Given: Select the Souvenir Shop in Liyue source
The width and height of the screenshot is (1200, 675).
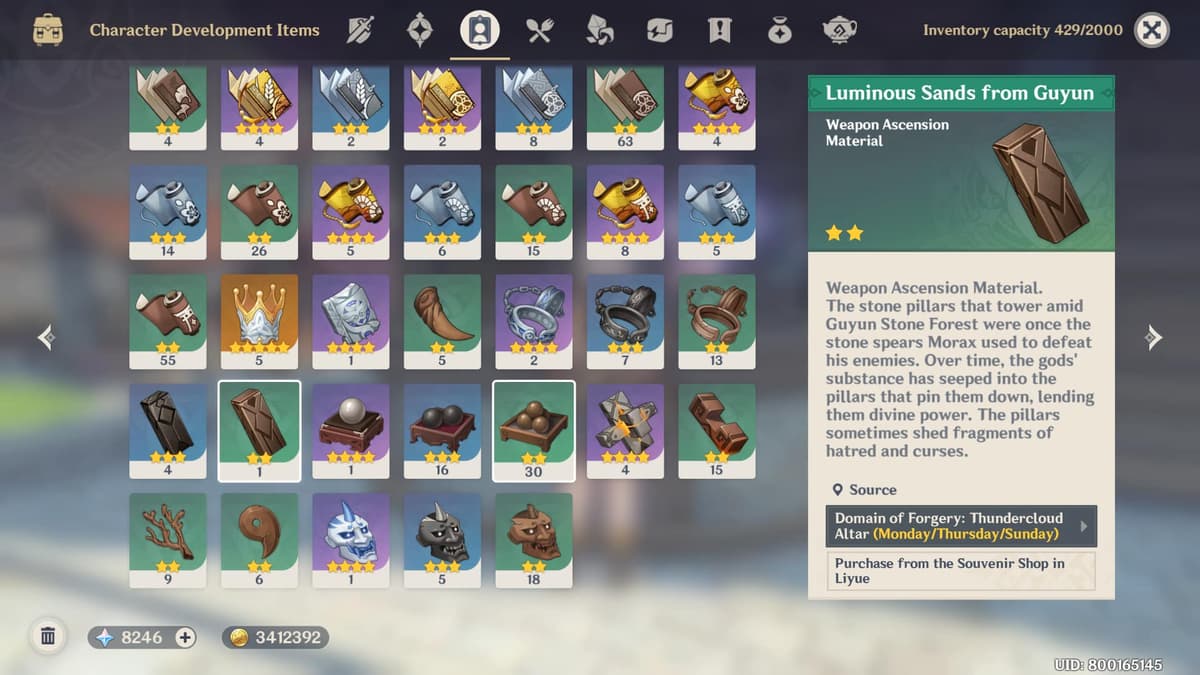Looking at the screenshot, I should click(x=960, y=571).
